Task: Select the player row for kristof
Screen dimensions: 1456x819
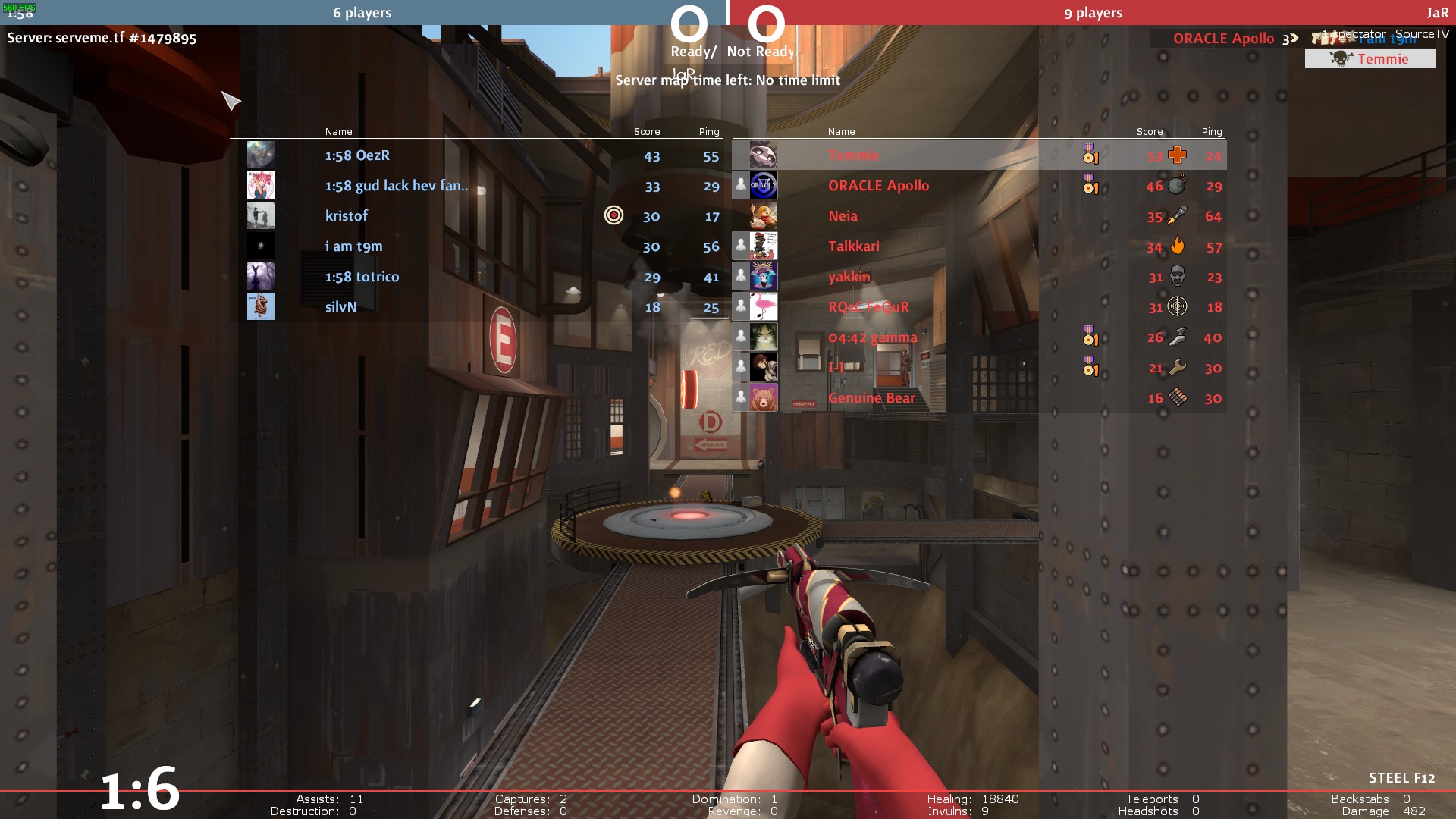Action: pos(347,216)
